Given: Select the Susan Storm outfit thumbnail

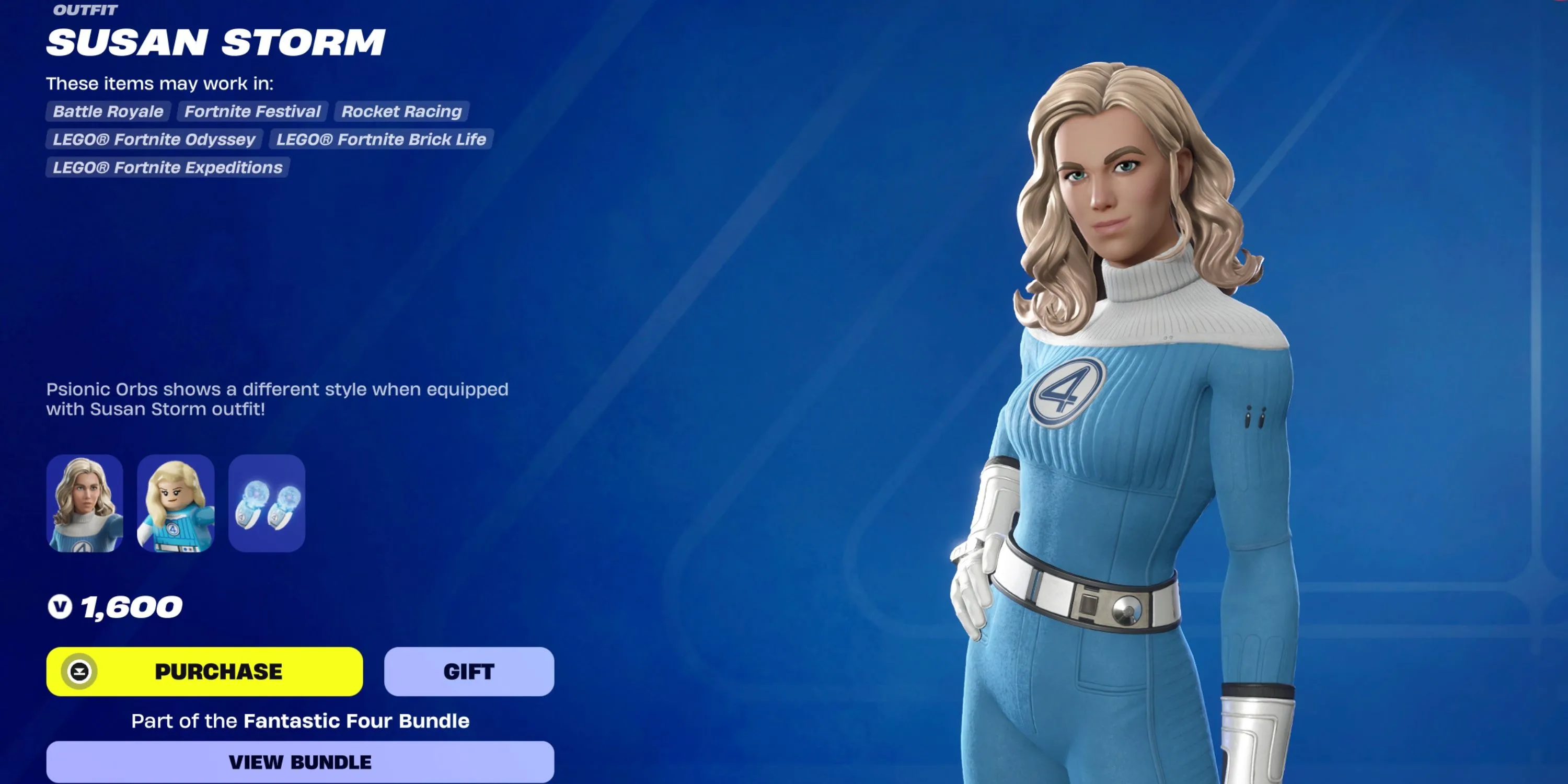Looking at the screenshot, I should (x=85, y=503).
